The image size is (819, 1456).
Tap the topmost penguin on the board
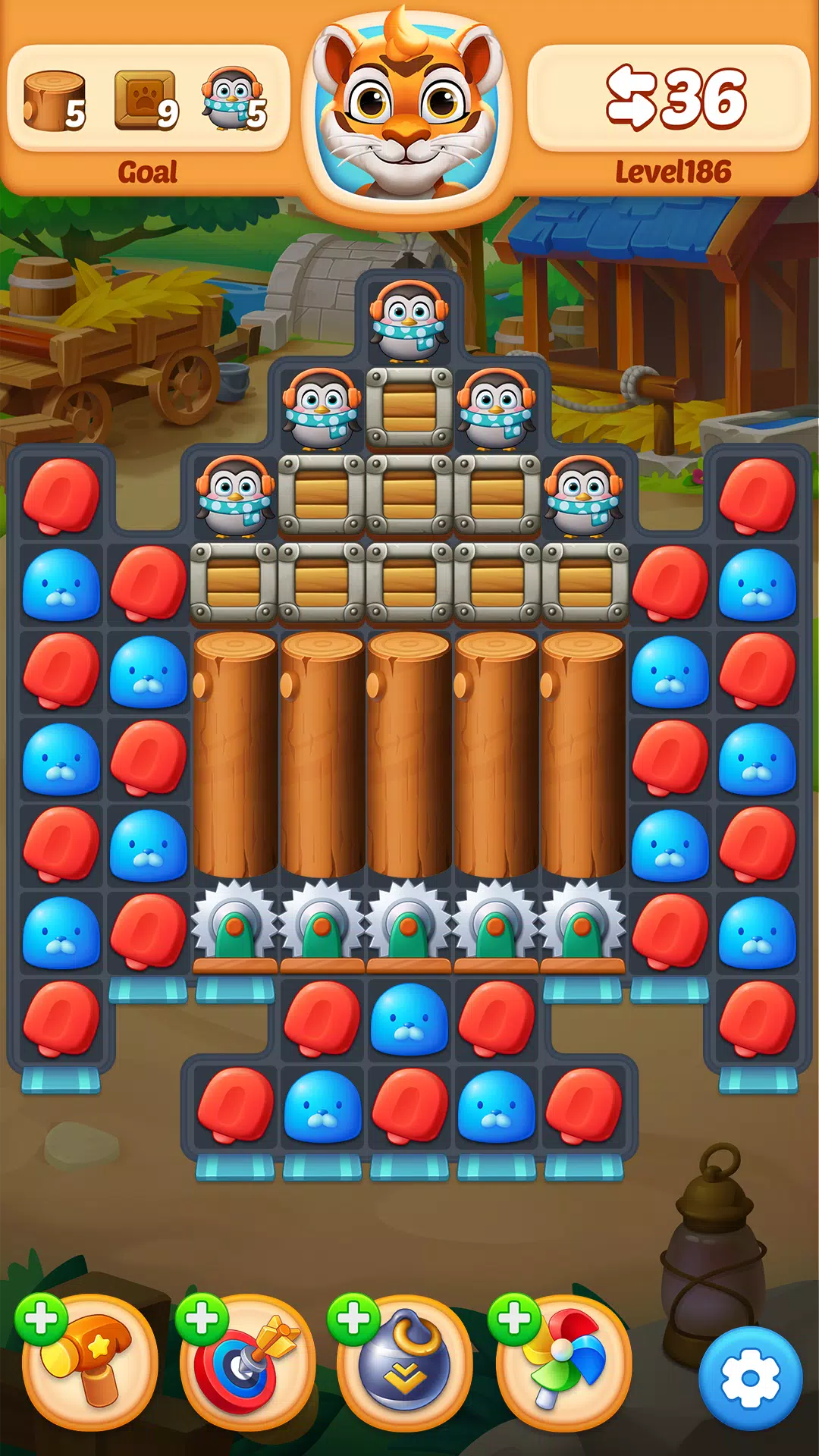click(409, 318)
